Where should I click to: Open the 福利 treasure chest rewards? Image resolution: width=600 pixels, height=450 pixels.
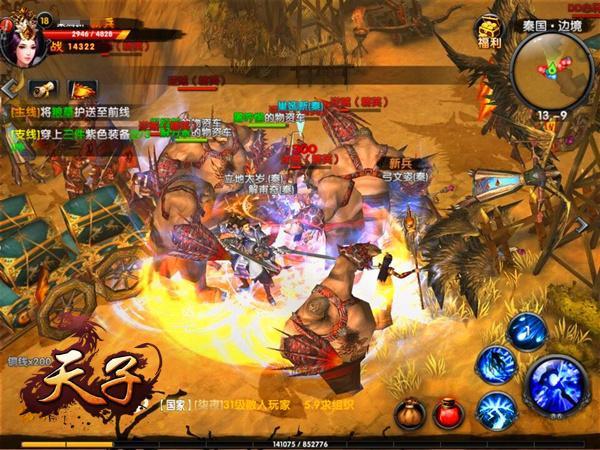(488, 33)
